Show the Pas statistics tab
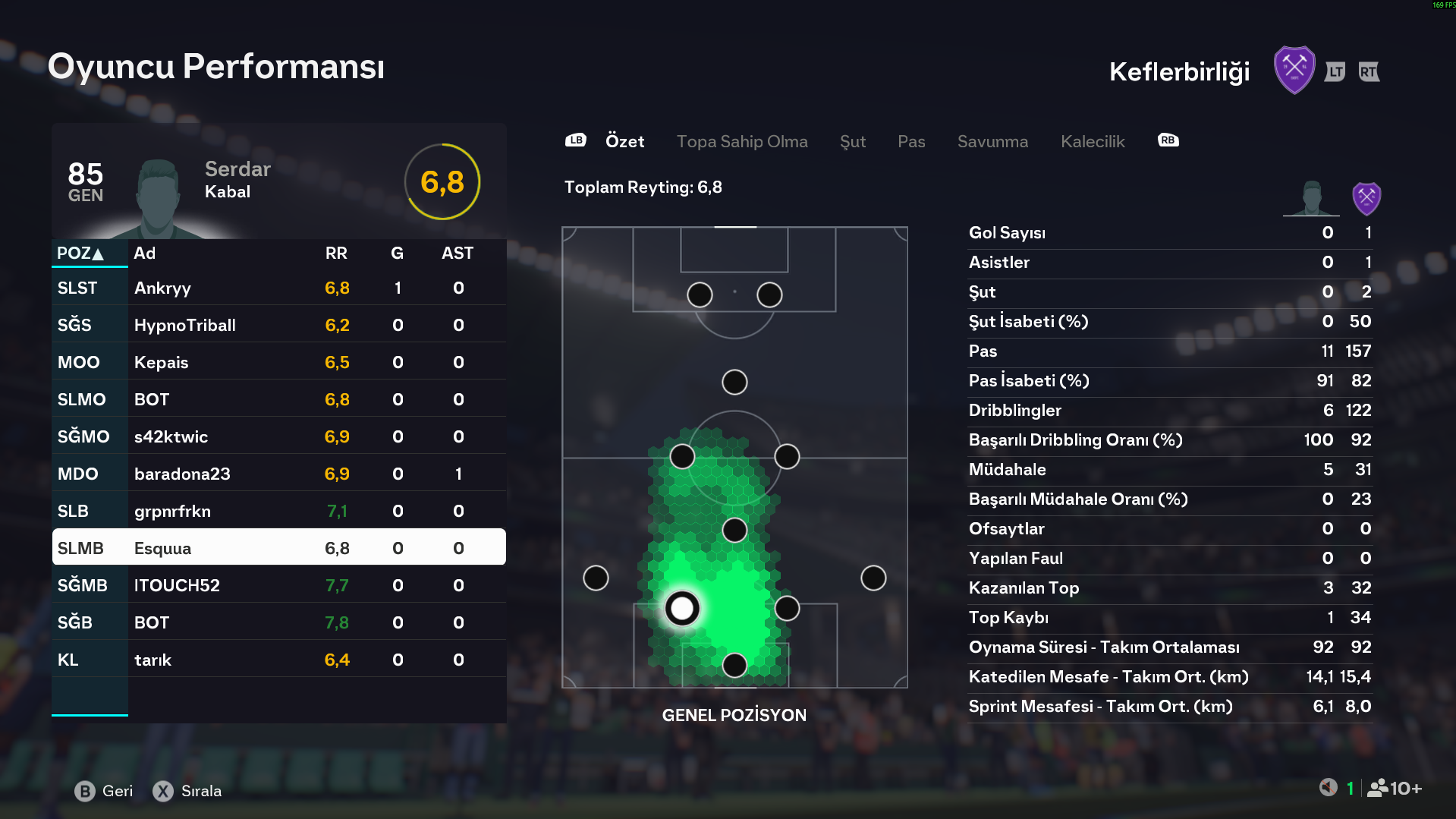The width and height of the screenshot is (1456, 819). click(910, 141)
